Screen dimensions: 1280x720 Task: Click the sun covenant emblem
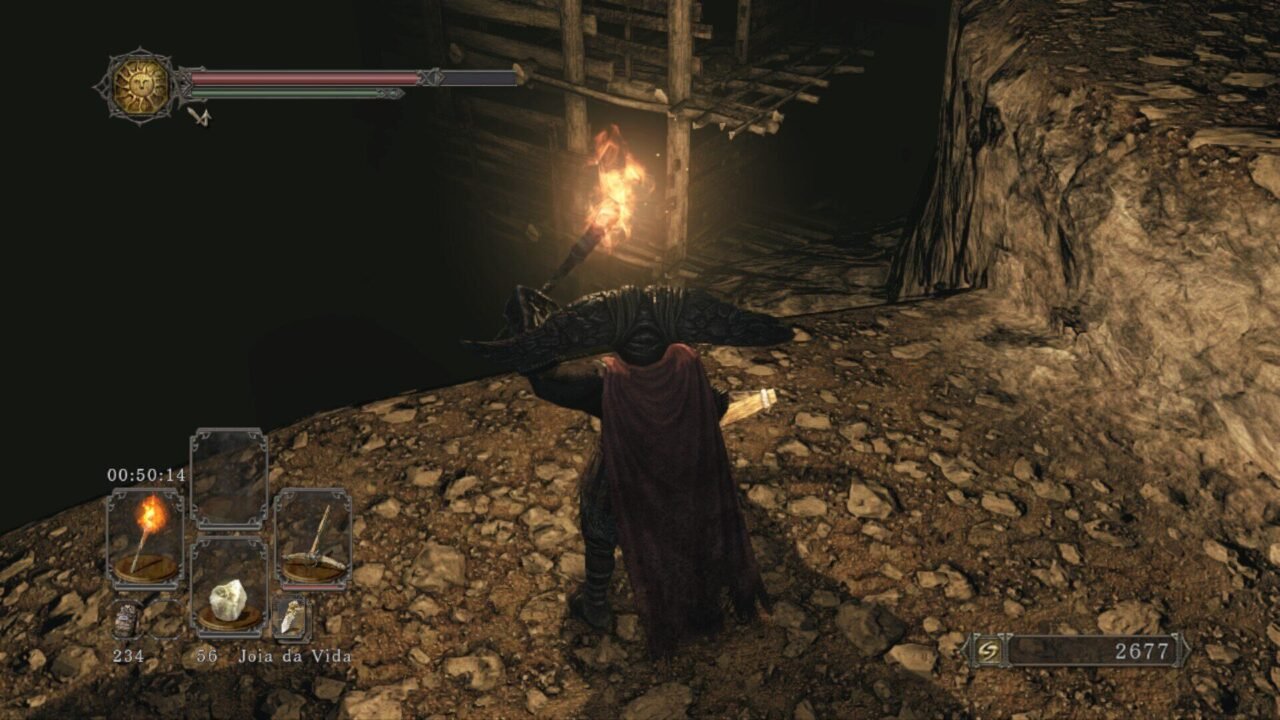click(140, 87)
